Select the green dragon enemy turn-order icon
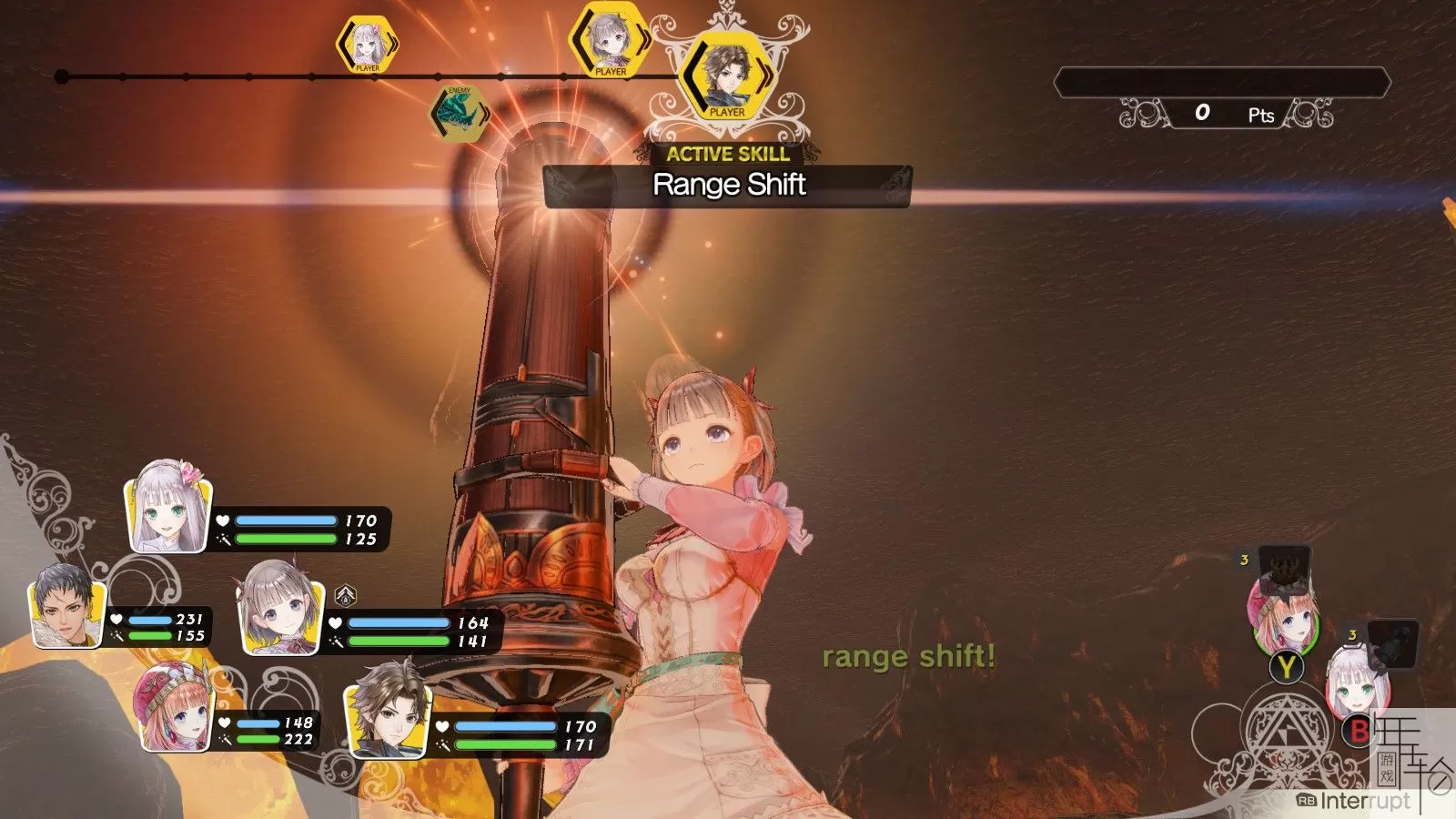 pos(460,115)
